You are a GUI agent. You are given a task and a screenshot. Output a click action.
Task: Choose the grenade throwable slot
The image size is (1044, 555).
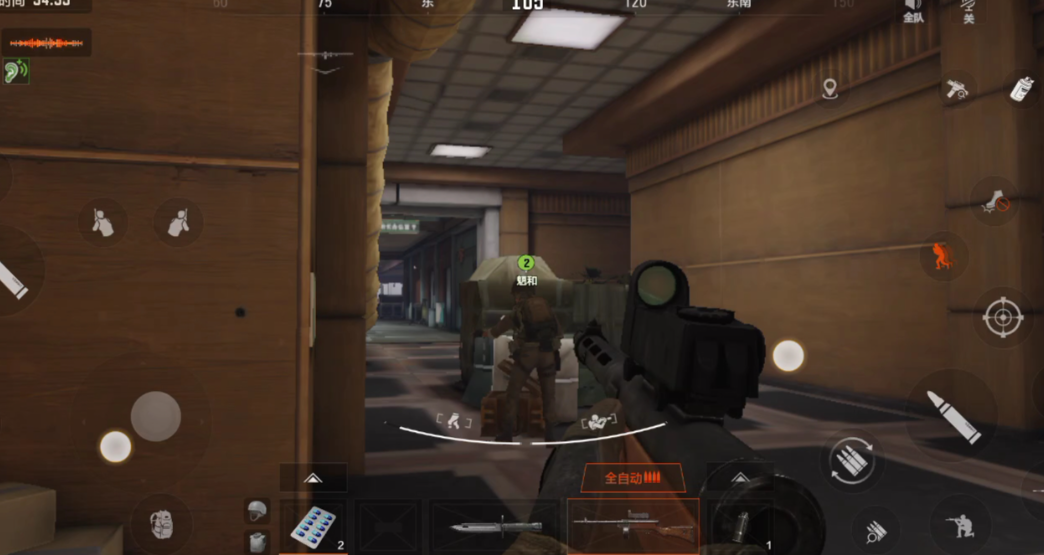tap(741, 526)
